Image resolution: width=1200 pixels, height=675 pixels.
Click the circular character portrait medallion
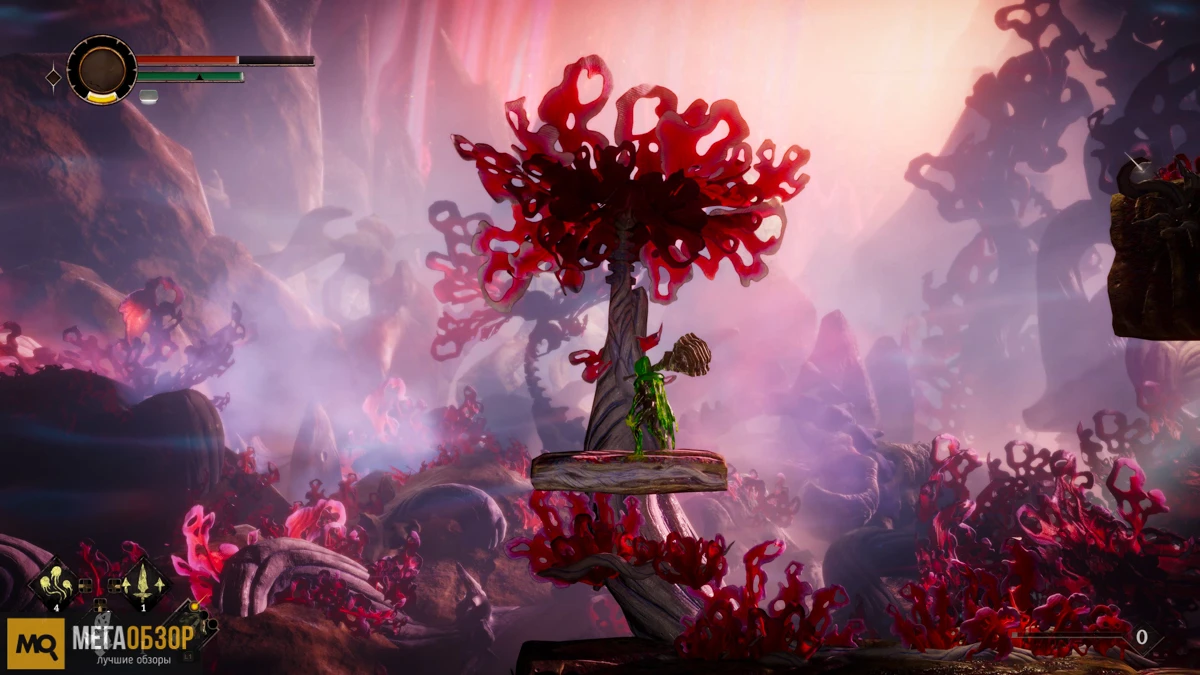tap(101, 69)
